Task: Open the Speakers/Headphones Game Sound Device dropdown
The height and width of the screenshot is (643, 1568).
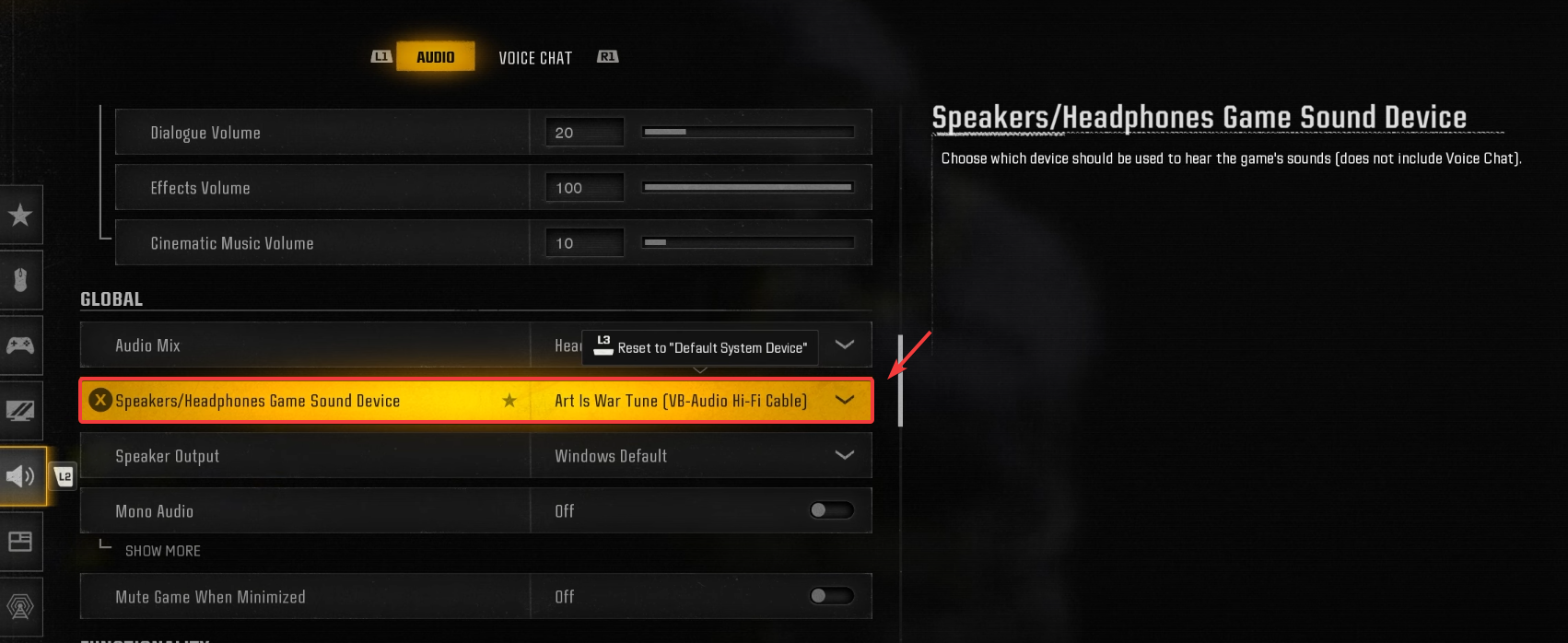Action: 844,401
